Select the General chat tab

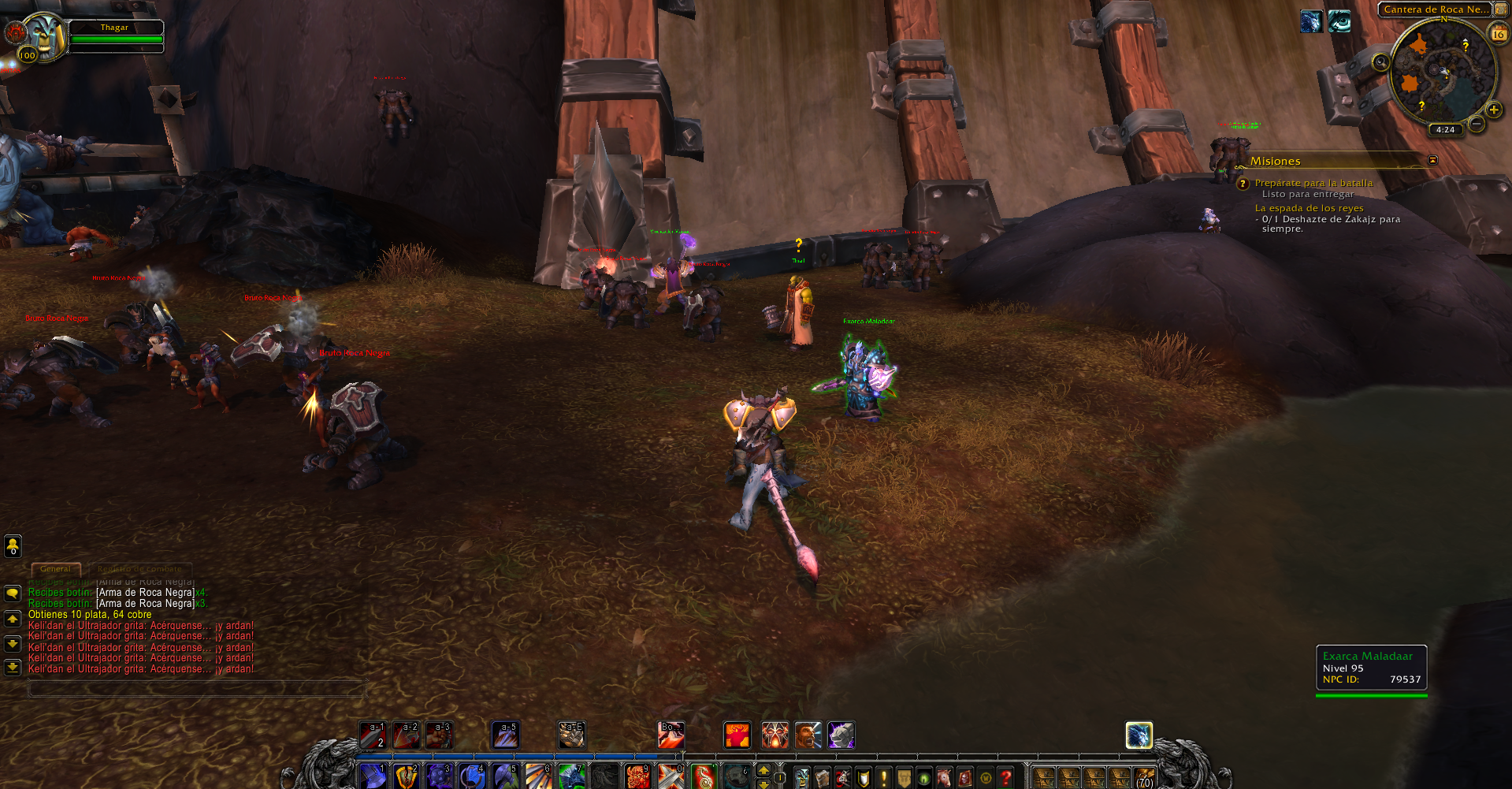pos(55,569)
